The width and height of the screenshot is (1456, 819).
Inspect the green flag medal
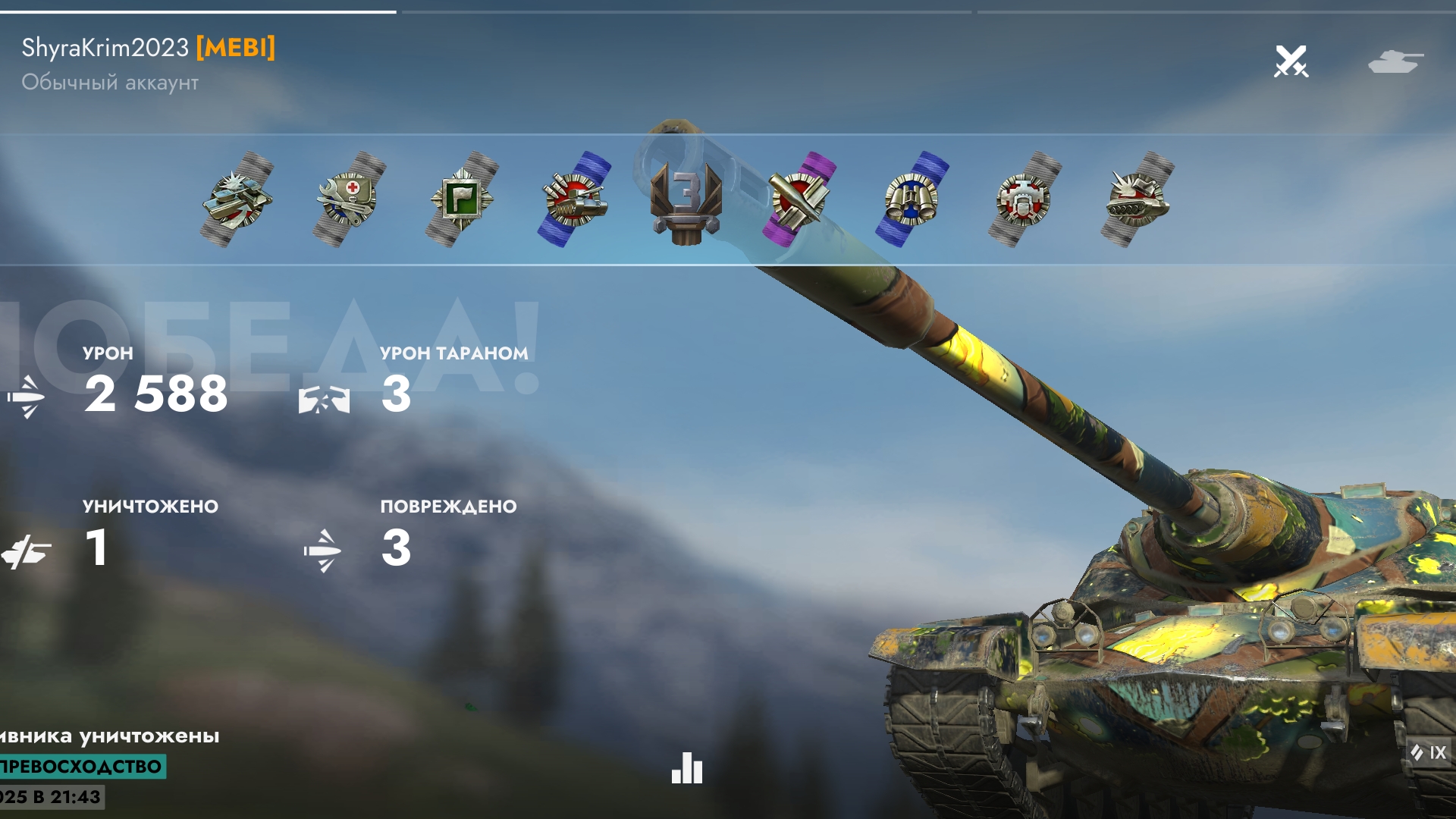462,199
